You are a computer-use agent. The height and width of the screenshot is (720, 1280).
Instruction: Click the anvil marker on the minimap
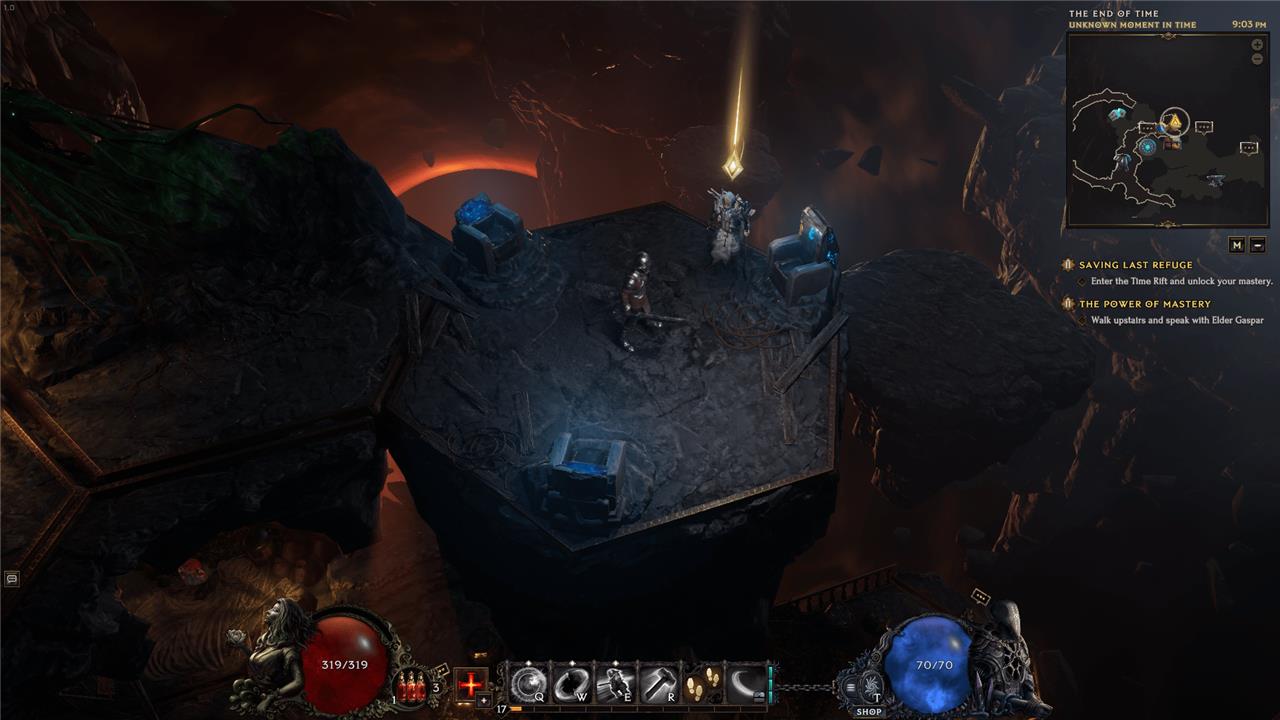tap(1215, 180)
